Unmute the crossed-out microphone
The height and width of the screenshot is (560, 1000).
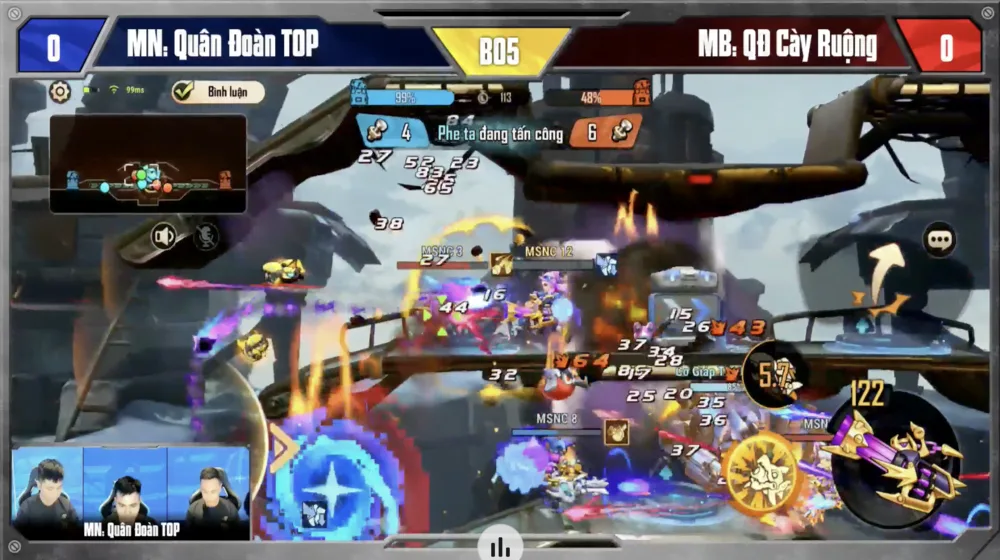pos(206,237)
